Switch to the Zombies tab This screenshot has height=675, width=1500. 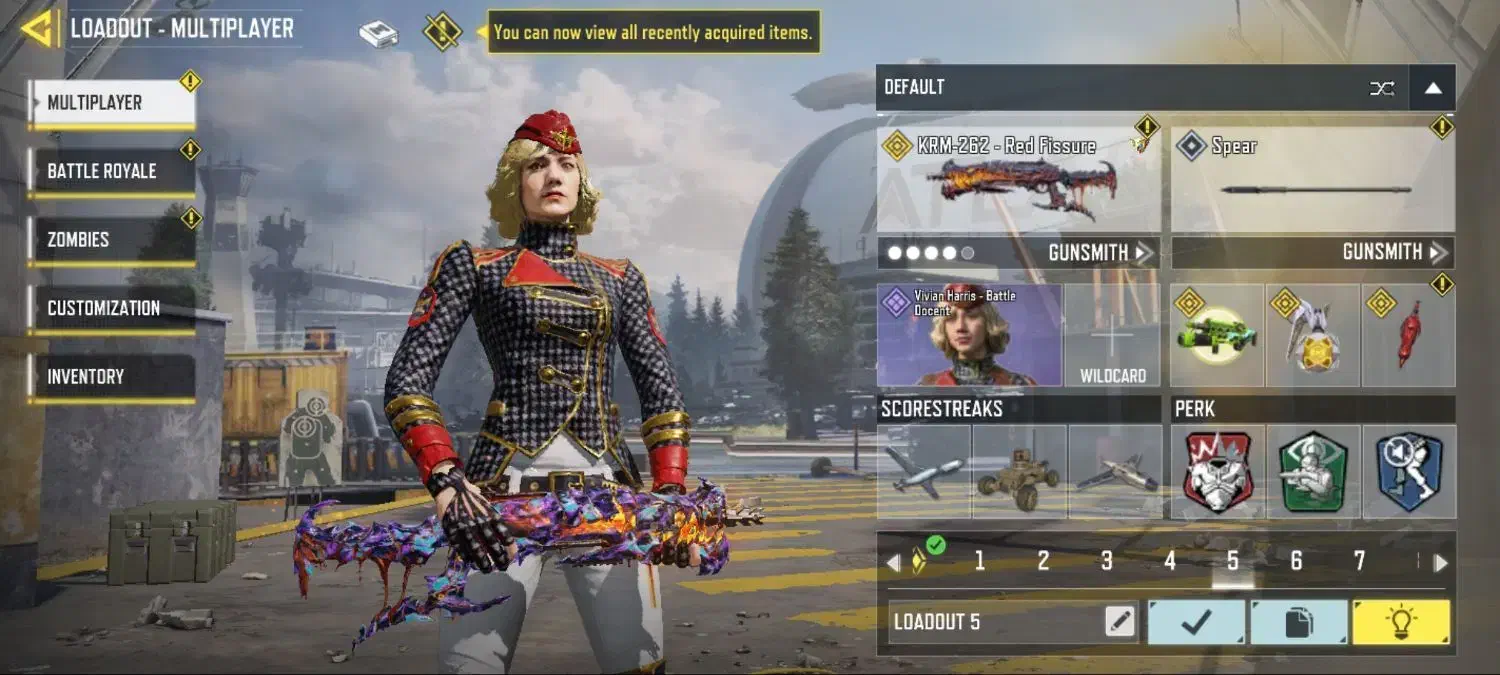pyautogui.click(x=112, y=240)
